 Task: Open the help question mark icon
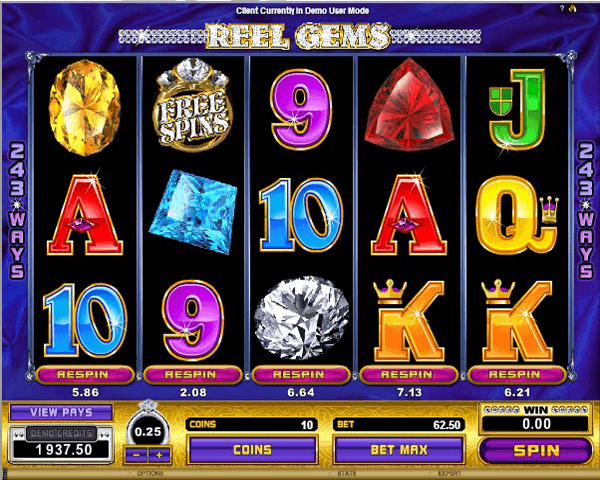coord(590,8)
